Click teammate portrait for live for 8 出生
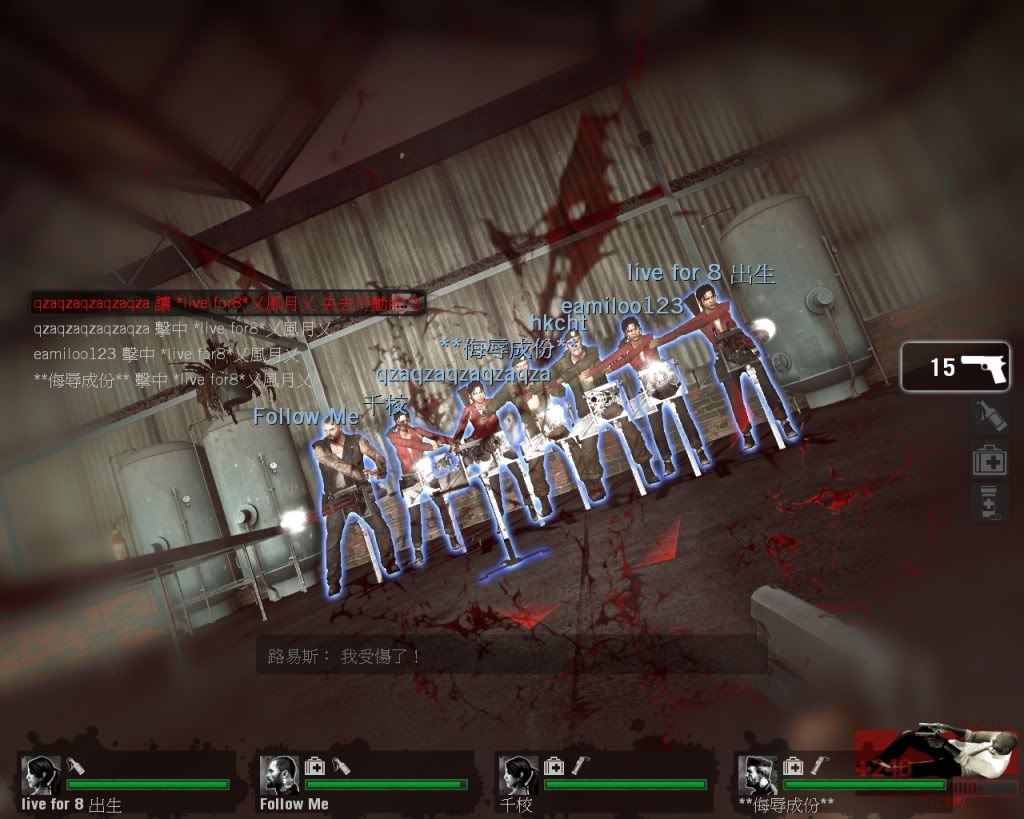The width and height of the screenshot is (1024, 819). tap(42, 775)
